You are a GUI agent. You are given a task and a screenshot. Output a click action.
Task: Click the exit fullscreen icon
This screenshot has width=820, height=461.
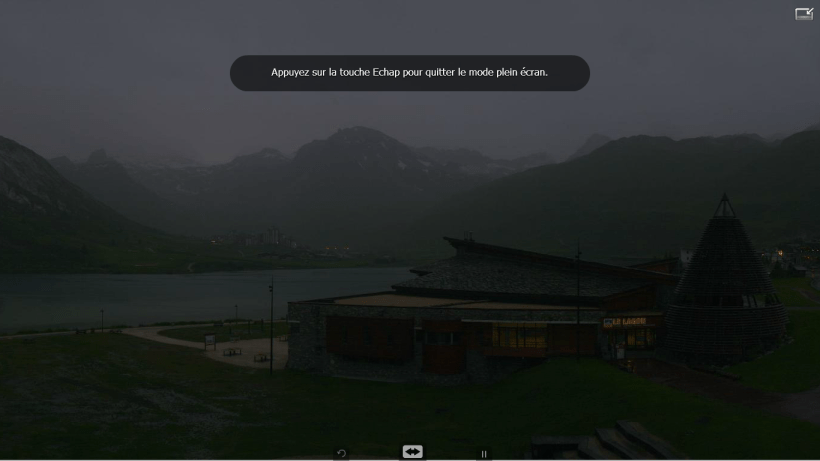tap(804, 14)
